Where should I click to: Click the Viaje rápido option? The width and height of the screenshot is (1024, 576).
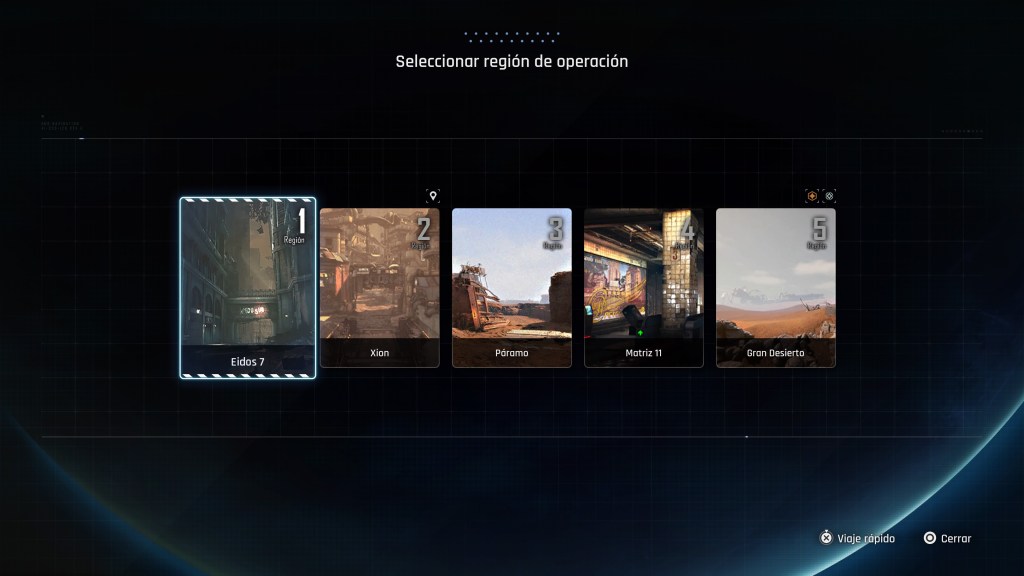click(858, 538)
